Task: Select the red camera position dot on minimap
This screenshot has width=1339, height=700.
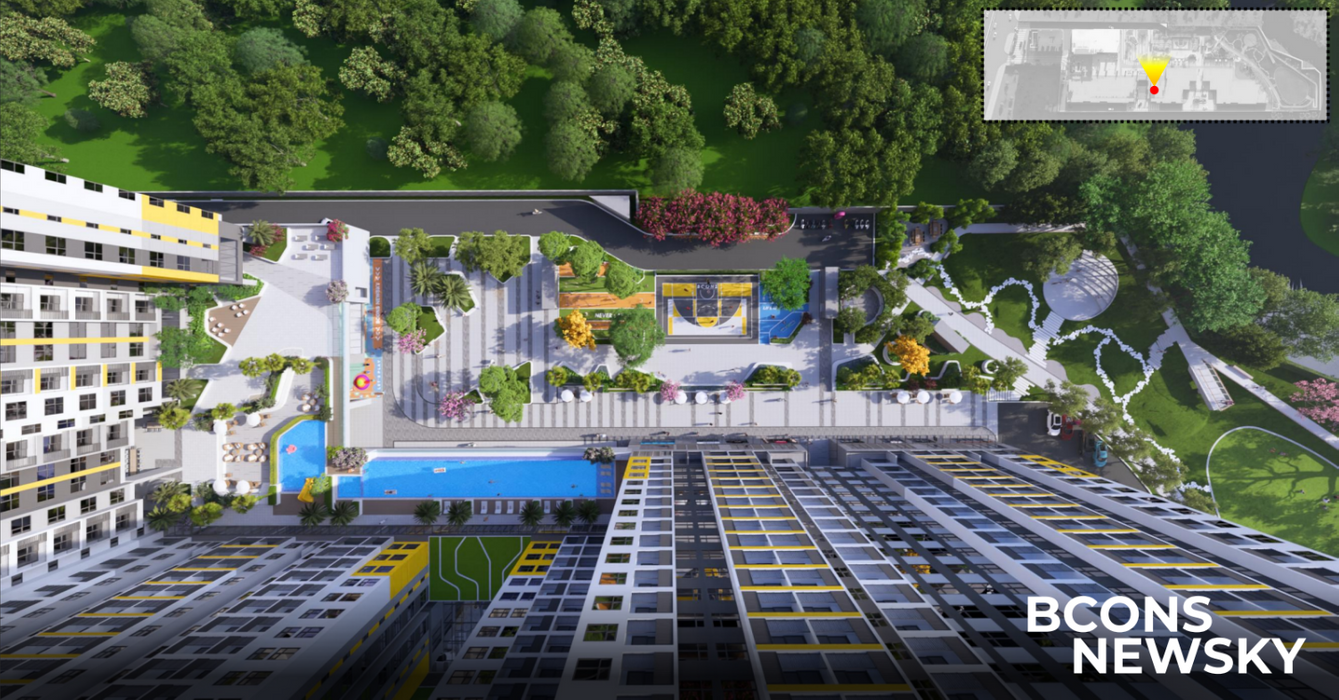Action: [1154, 90]
